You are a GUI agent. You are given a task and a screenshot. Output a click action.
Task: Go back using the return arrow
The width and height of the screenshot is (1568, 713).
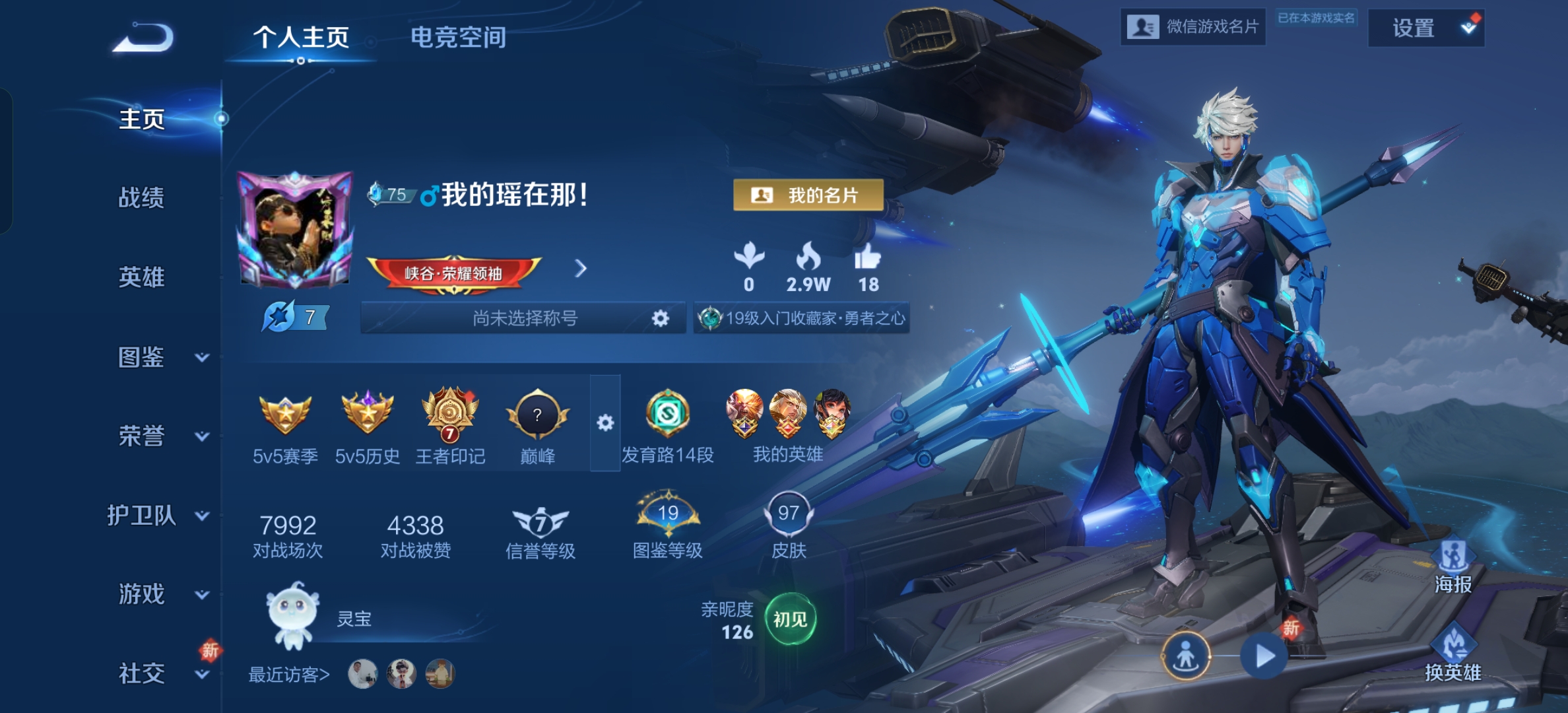click(x=144, y=38)
